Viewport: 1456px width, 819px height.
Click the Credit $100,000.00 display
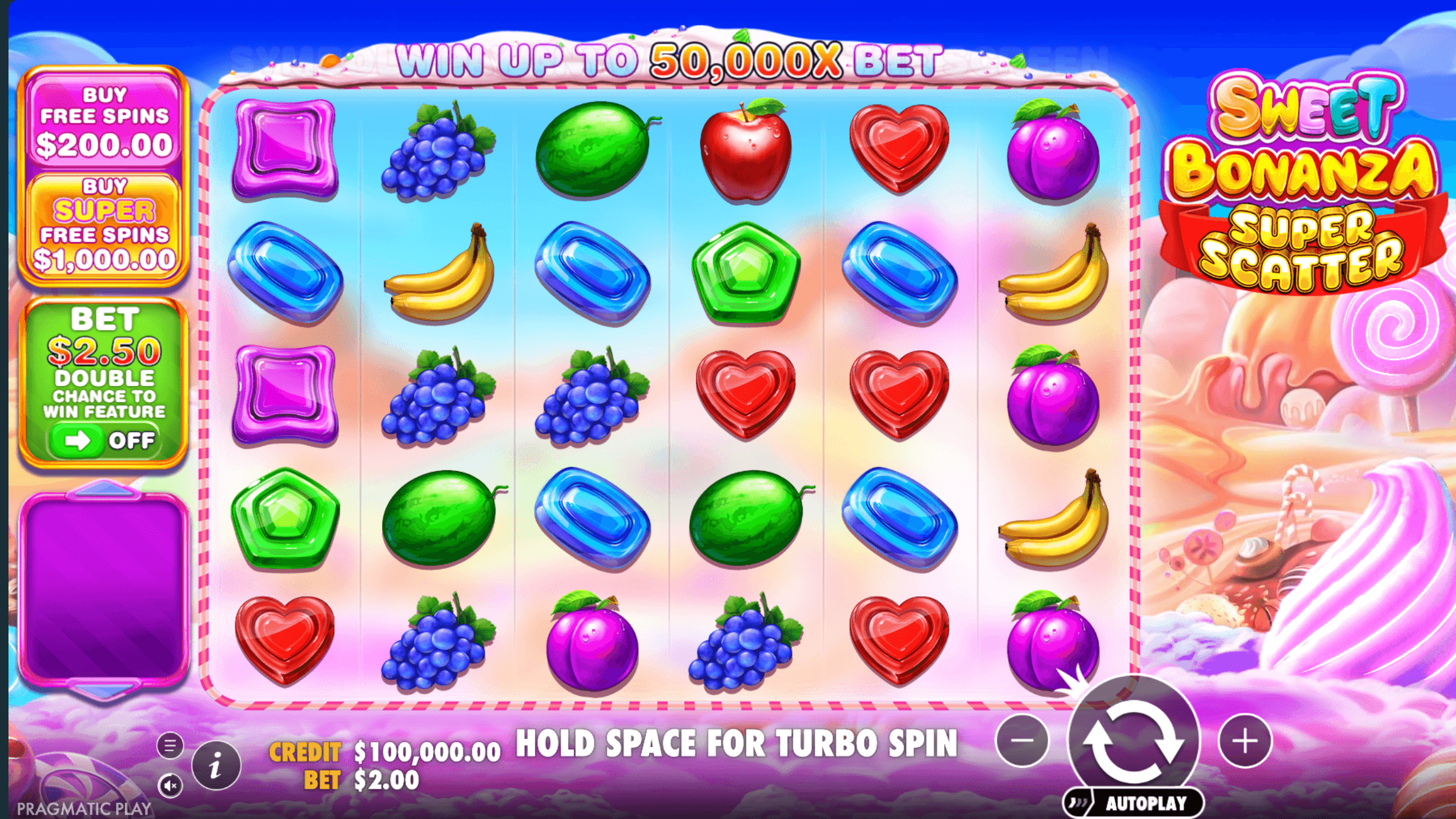click(382, 750)
